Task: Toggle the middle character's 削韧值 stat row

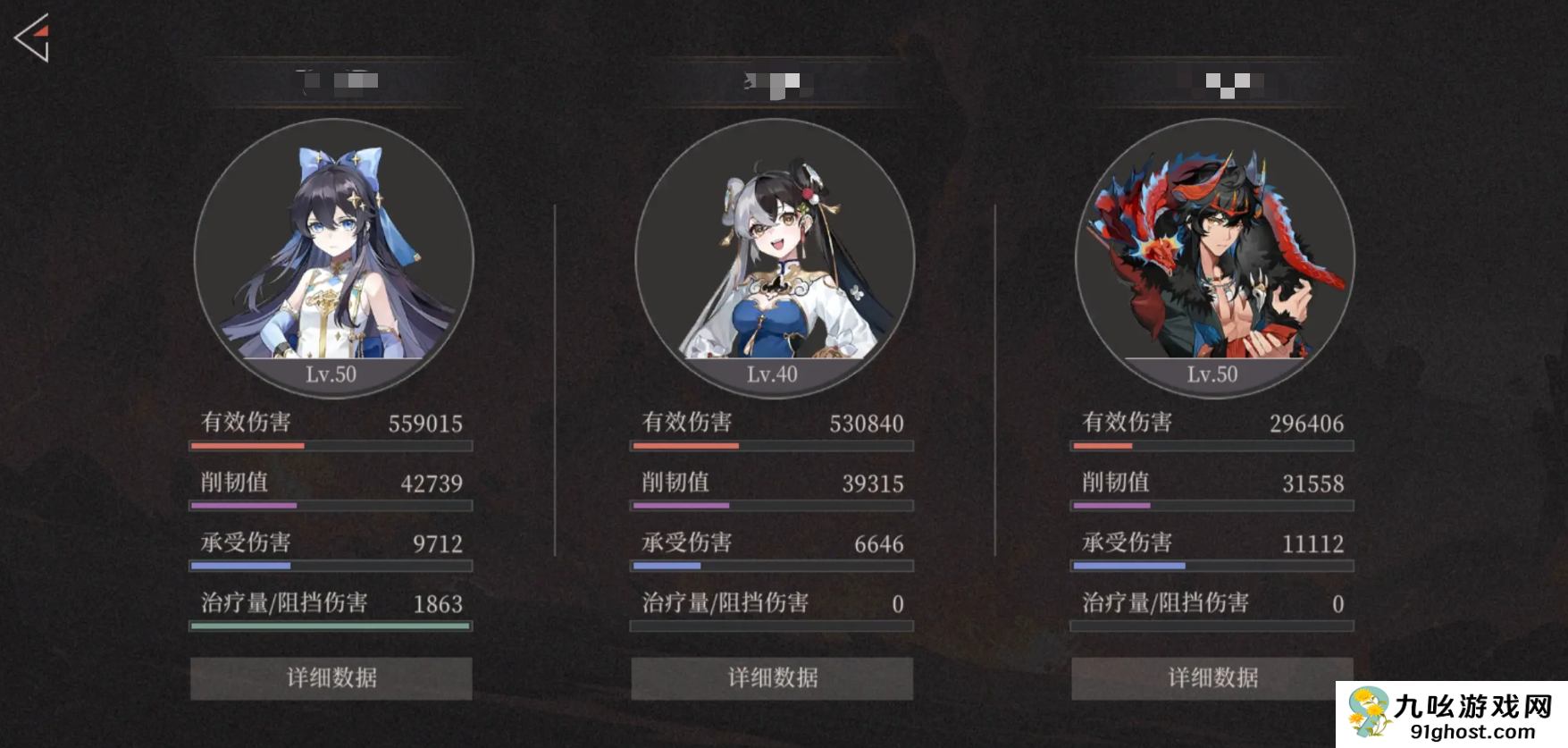Action: (771, 483)
